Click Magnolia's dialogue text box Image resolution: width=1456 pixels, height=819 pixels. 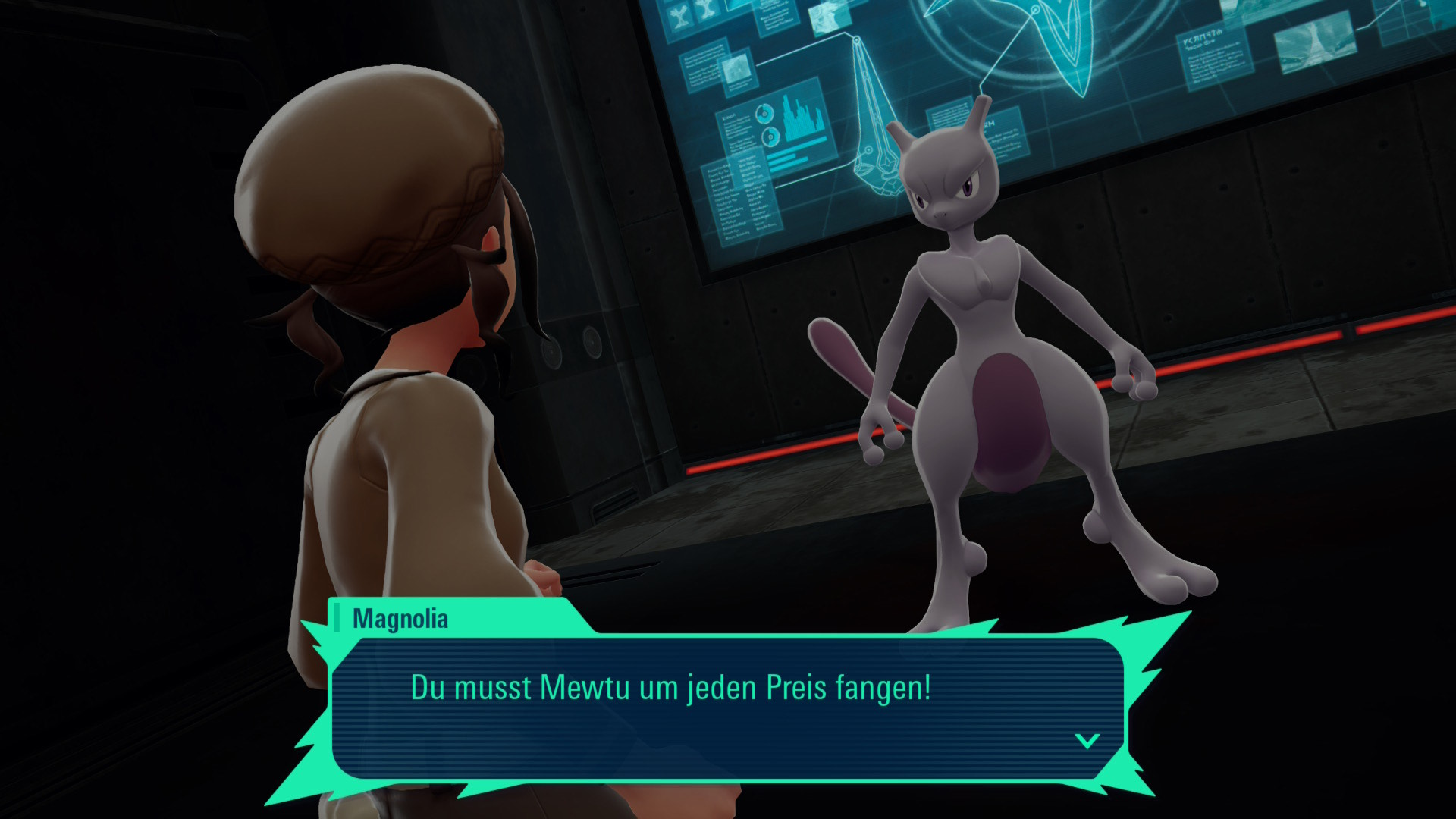[726, 707]
